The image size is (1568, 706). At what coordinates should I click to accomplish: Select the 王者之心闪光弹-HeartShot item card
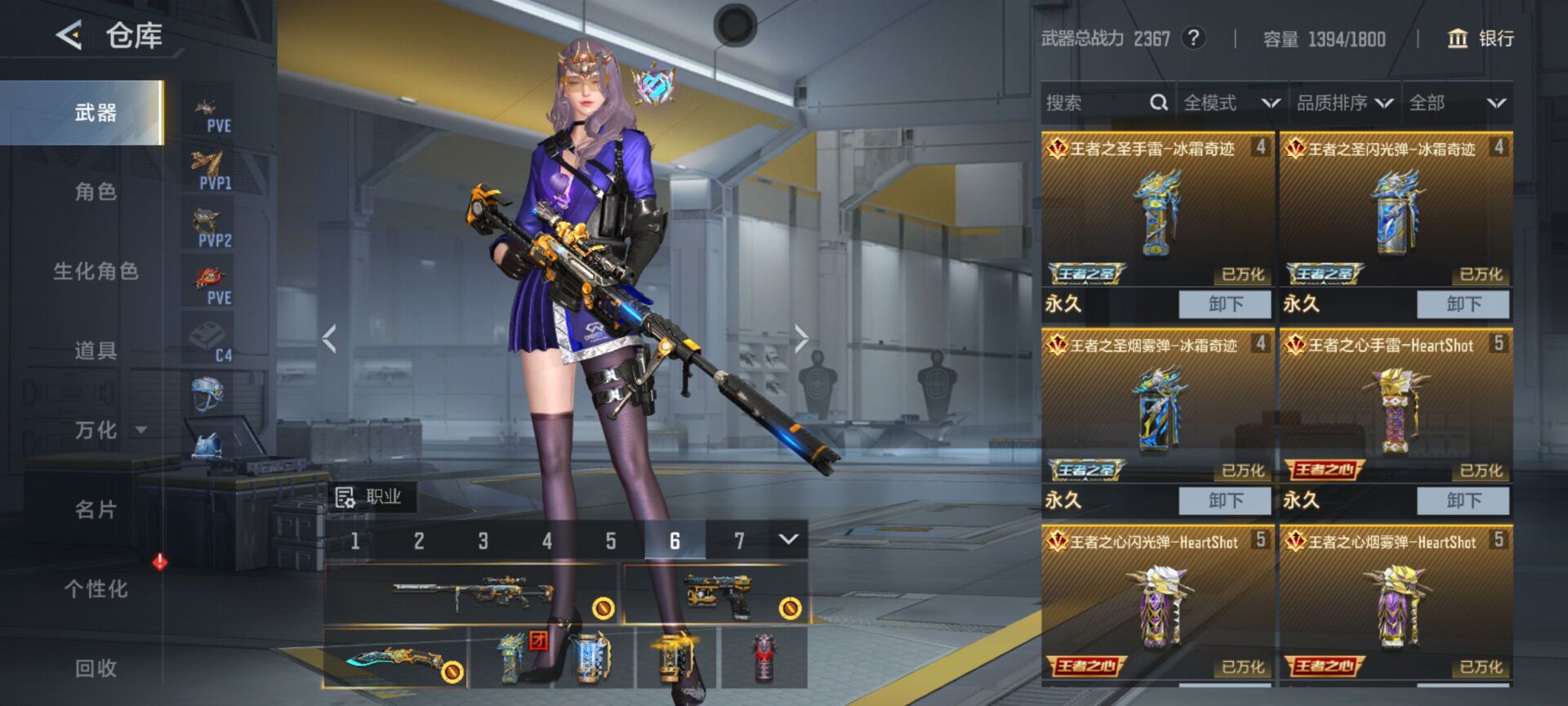(1157, 605)
